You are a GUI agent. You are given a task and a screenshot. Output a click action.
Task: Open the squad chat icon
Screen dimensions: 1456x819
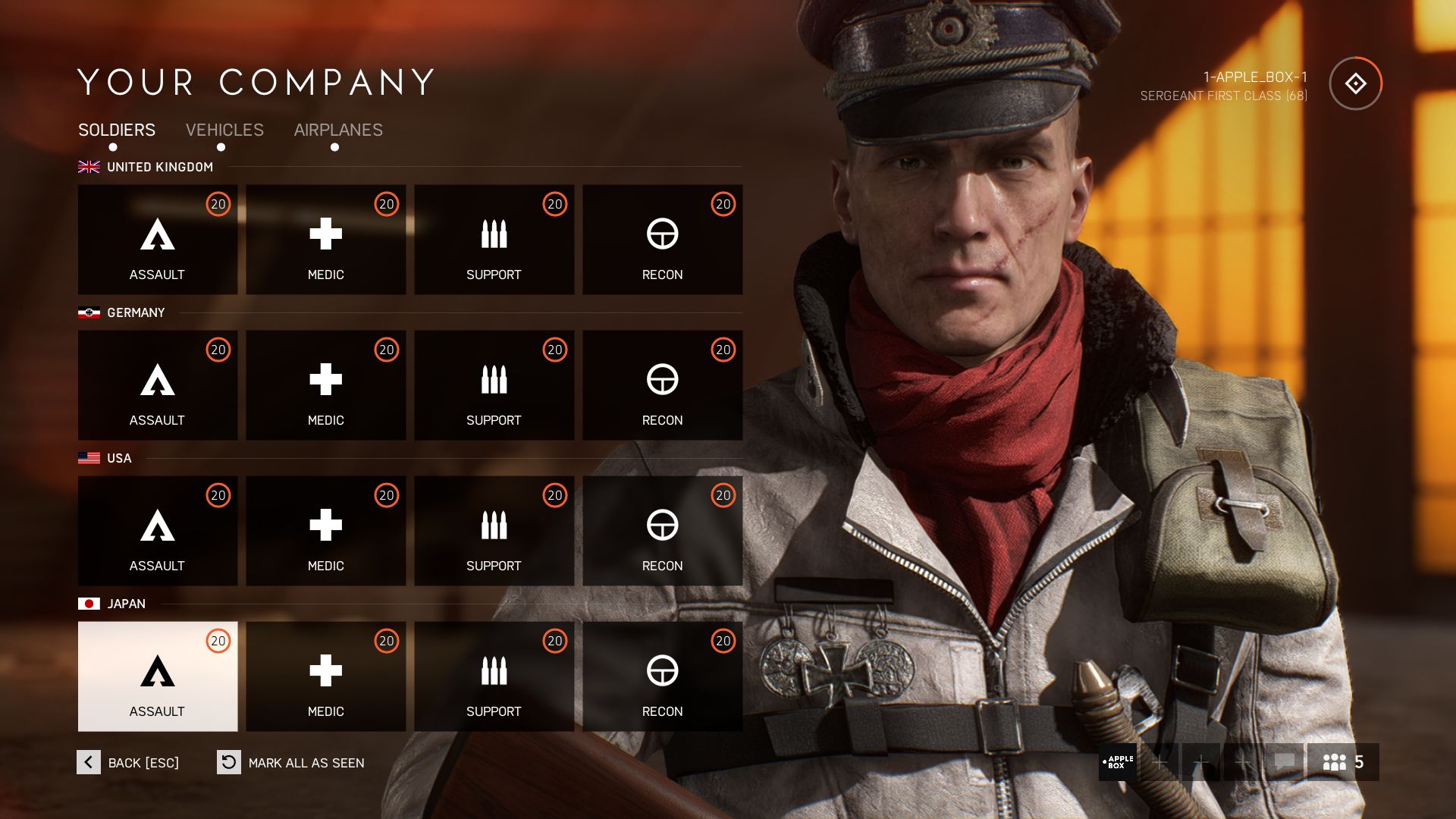1284,762
